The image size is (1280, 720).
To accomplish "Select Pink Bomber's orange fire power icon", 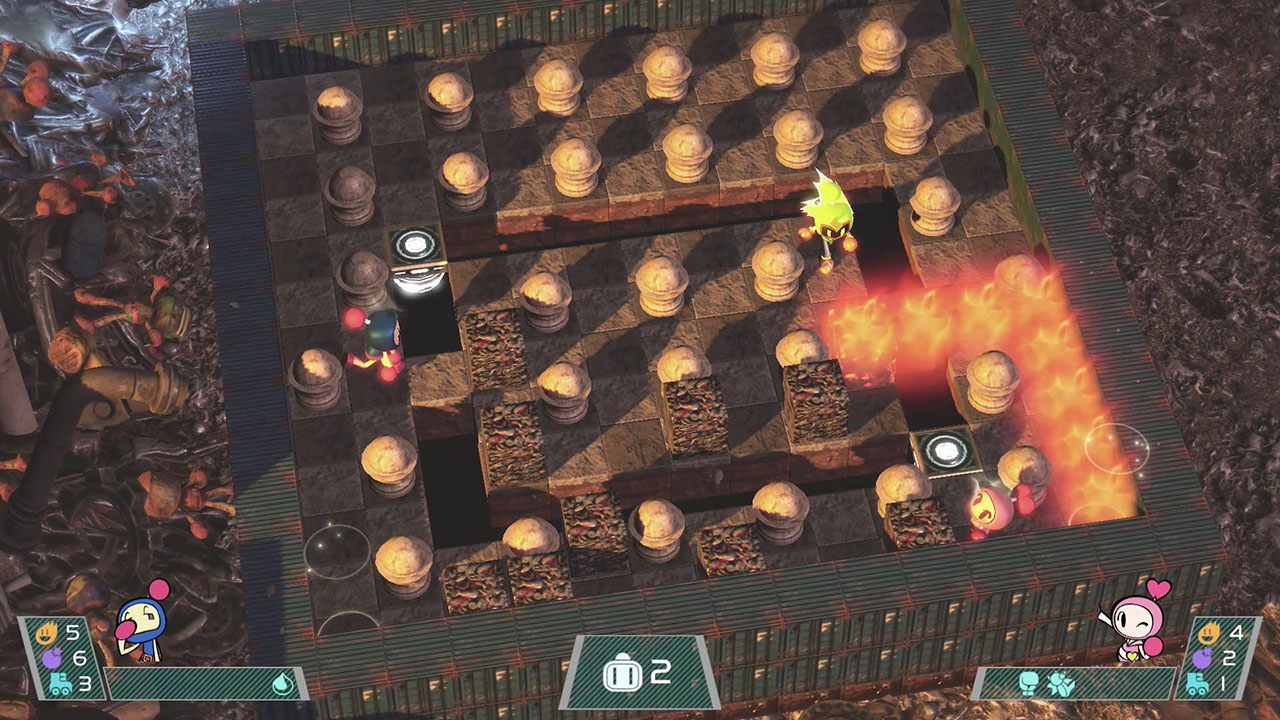I will (1208, 633).
